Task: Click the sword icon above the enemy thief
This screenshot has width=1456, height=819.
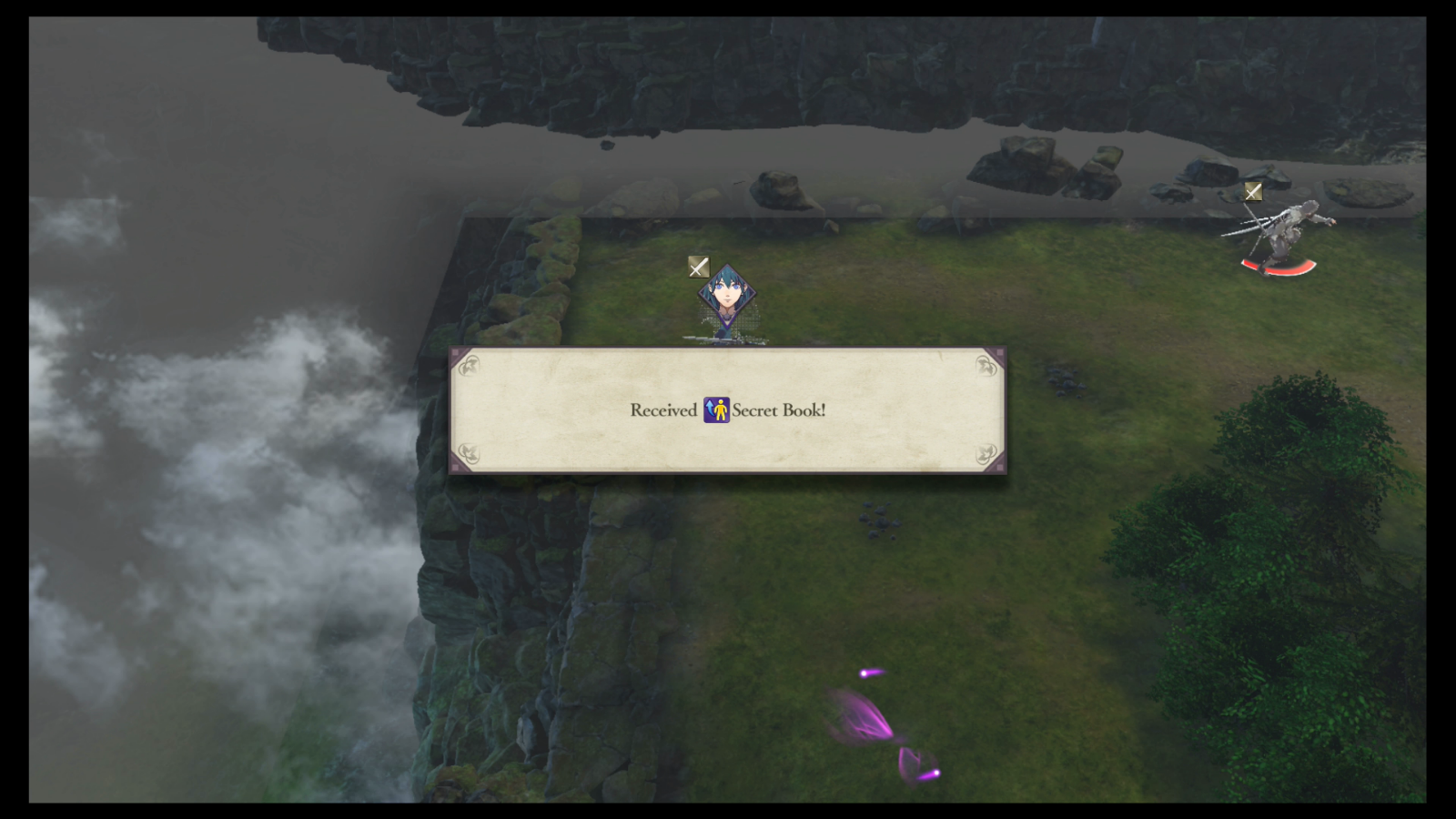Action: pos(1253,191)
